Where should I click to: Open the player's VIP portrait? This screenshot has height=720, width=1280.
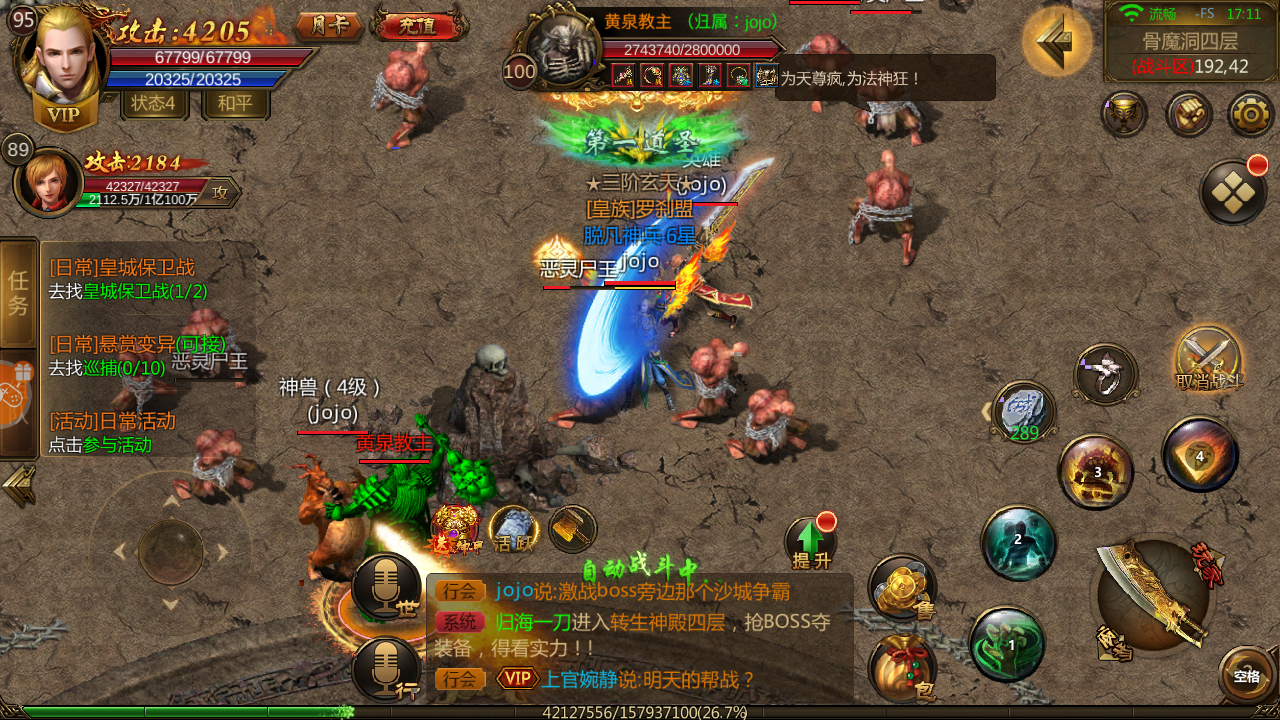coord(62,60)
